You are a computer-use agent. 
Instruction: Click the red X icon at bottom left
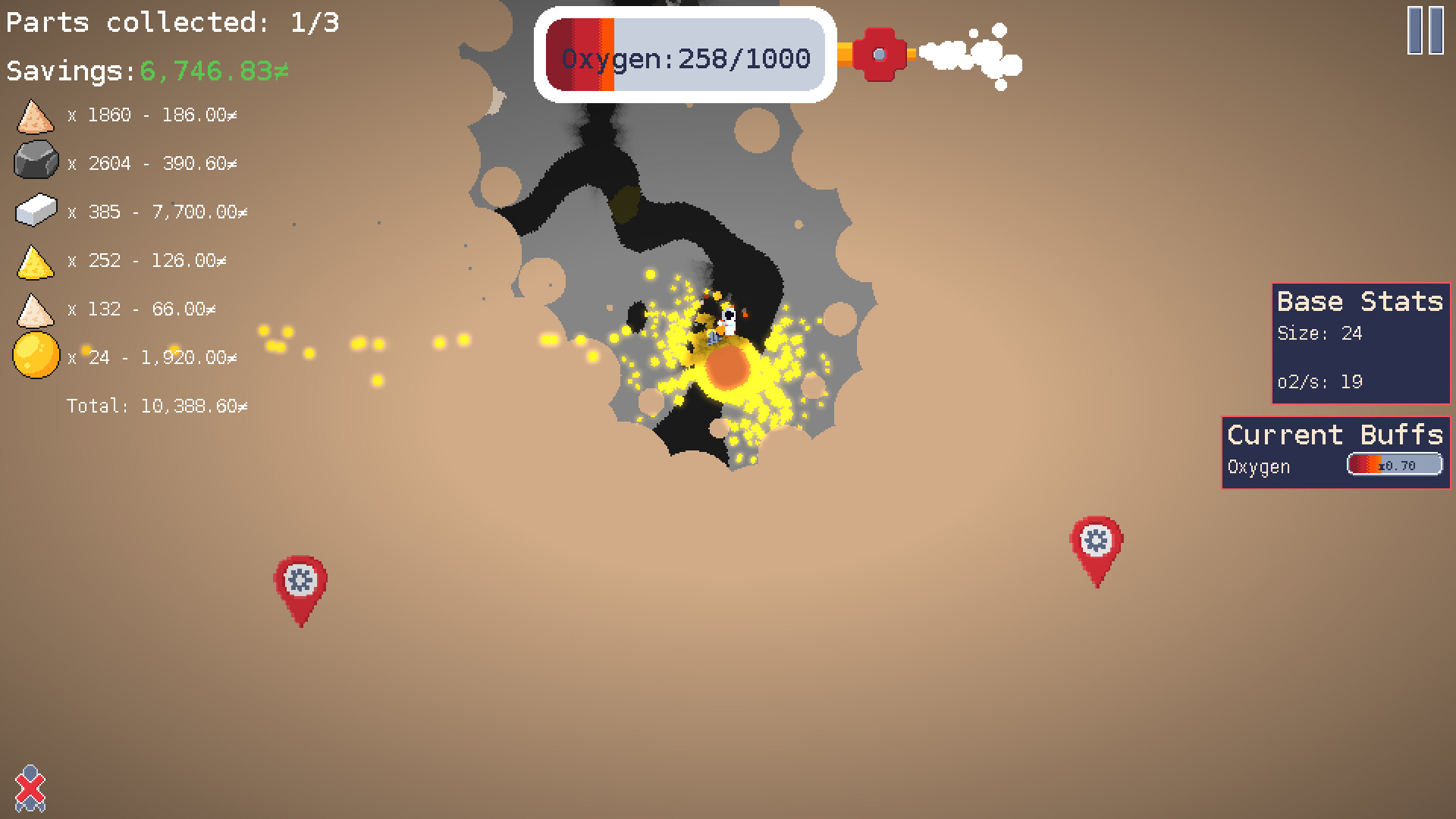click(x=30, y=789)
